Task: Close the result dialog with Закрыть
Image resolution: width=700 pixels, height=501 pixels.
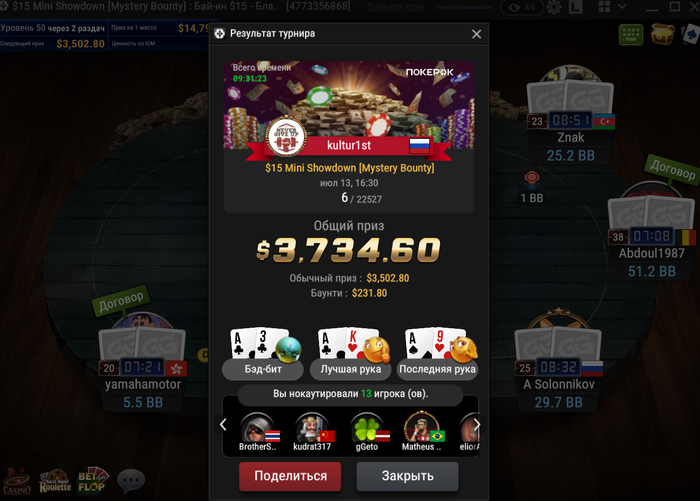Action: pos(407,476)
